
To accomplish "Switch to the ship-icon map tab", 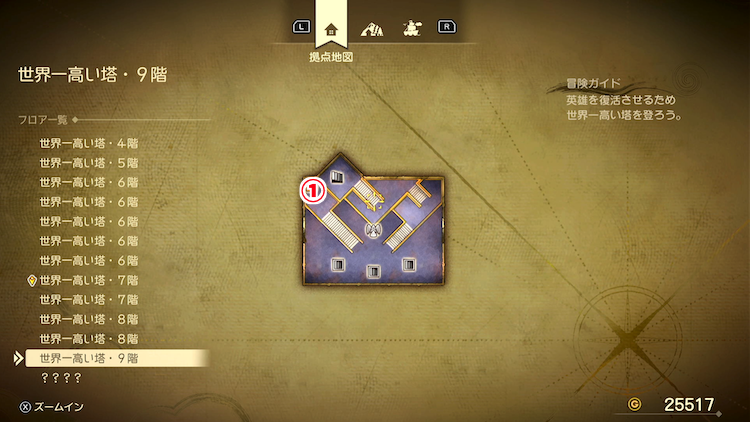I will (410, 28).
